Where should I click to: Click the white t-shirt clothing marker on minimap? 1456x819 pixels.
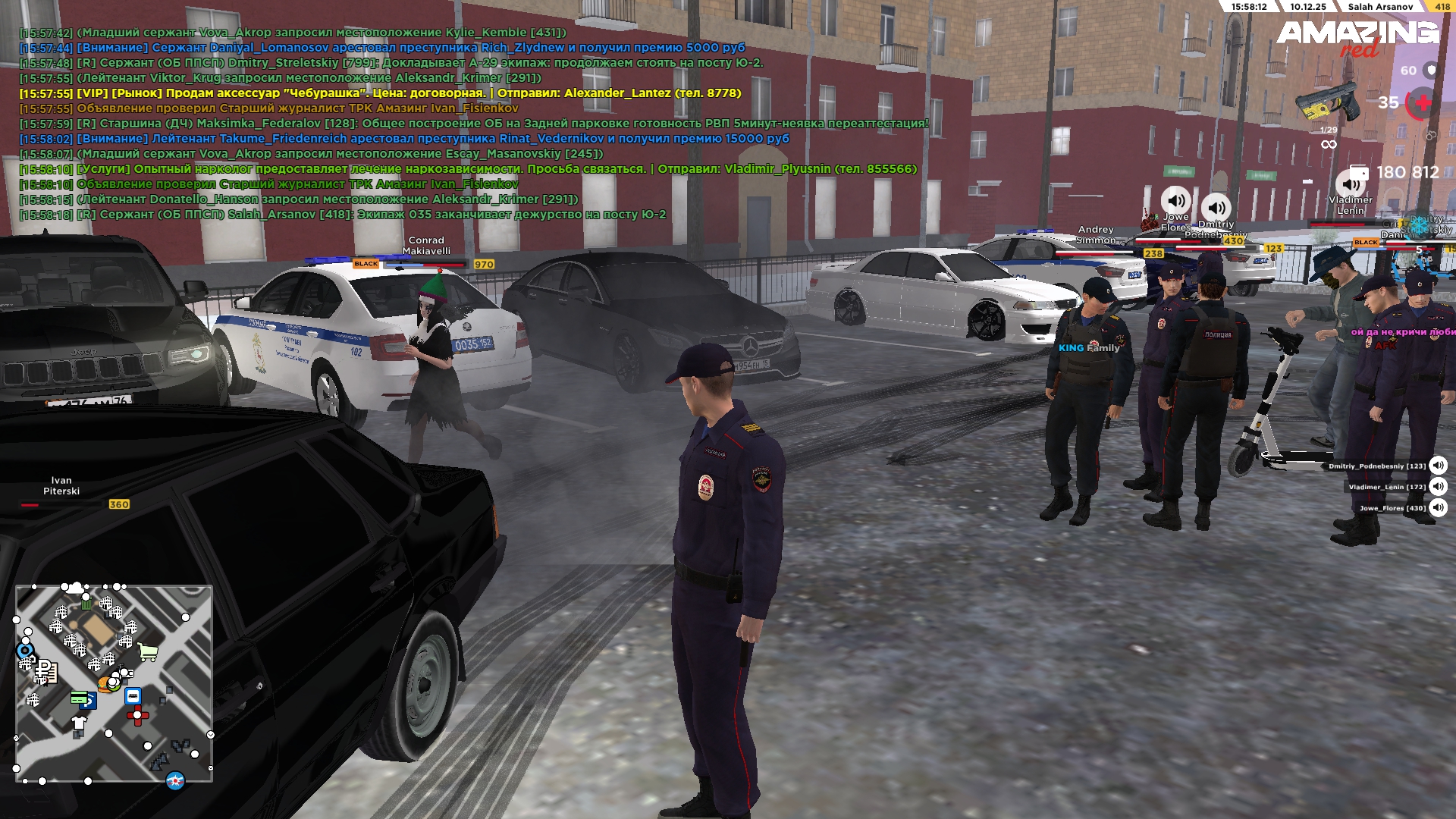point(79,721)
